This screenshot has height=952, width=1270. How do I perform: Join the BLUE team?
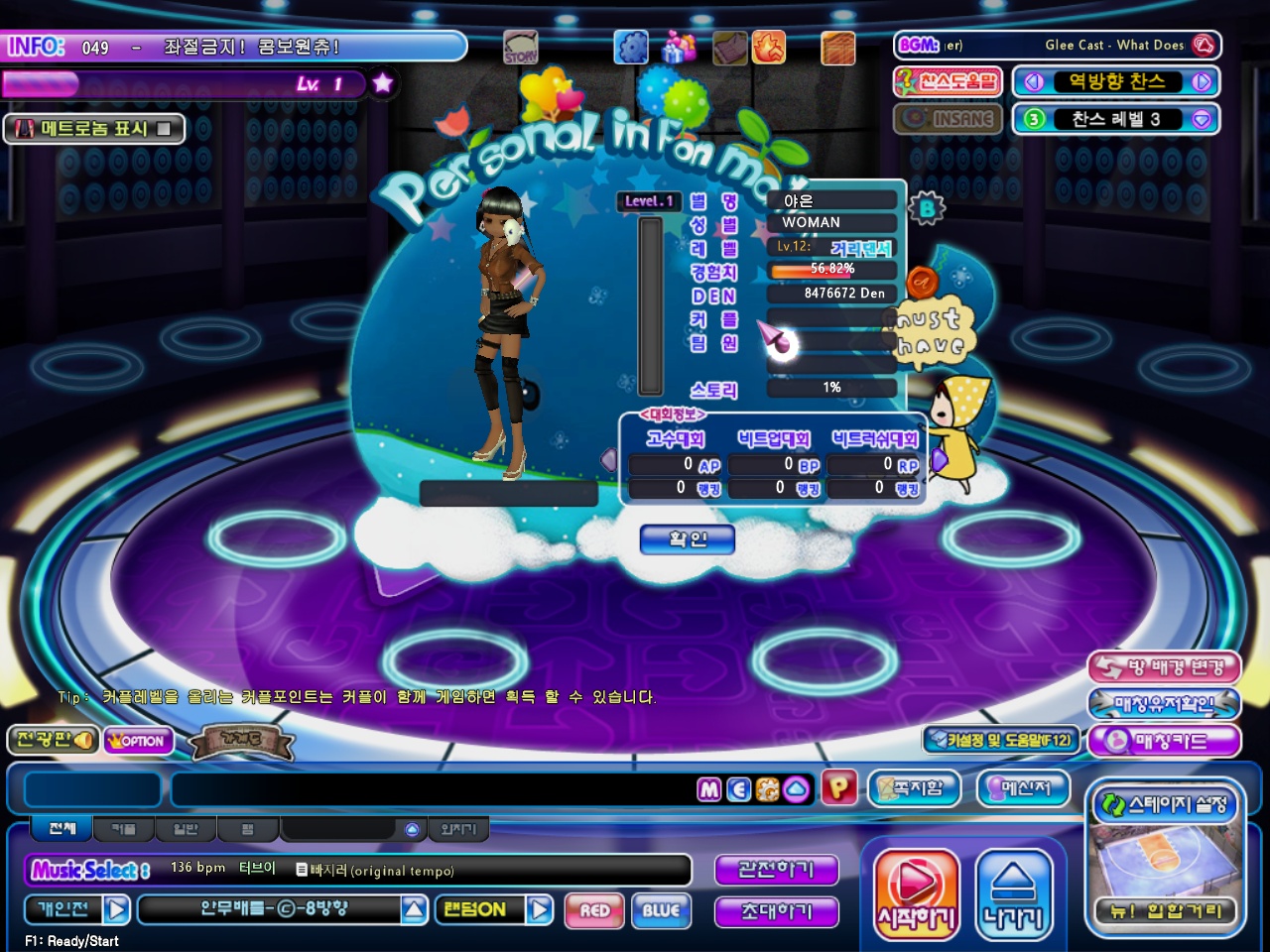[661, 910]
